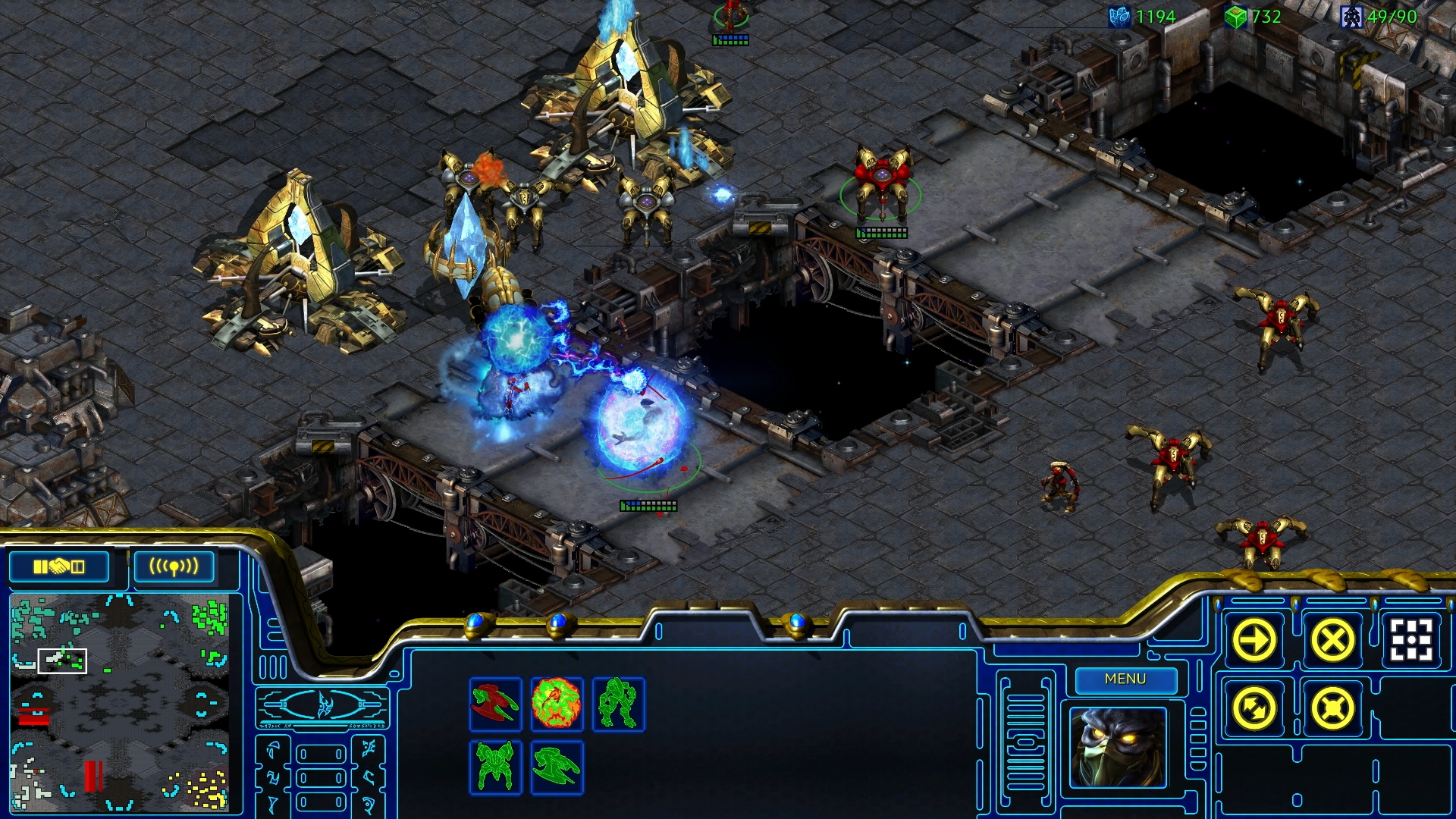1456x819 pixels.
Task: Select the Scout wireframe in the selection panel
Action: pyautogui.click(x=494, y=705)
